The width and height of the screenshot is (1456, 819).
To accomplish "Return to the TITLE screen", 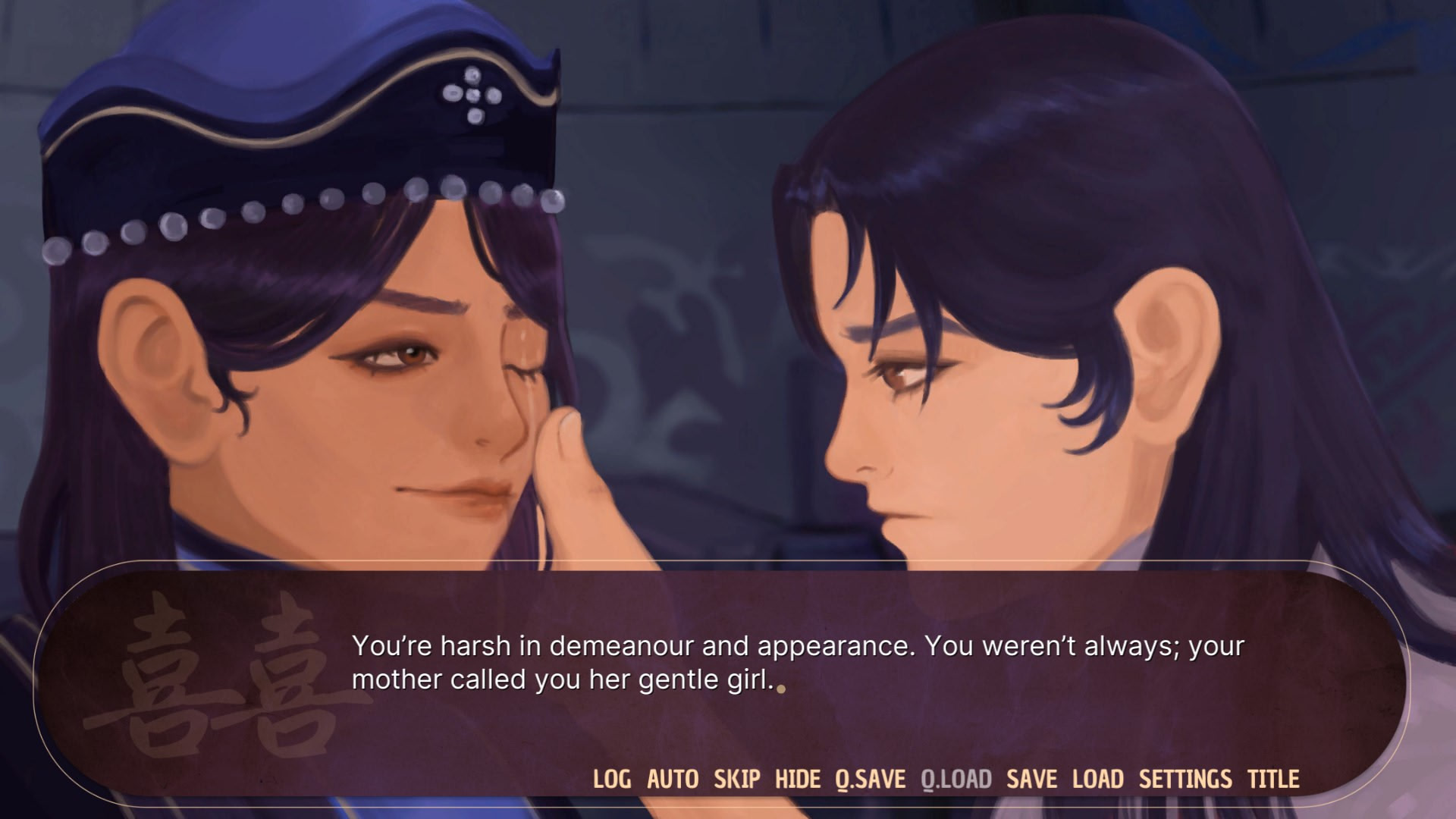I will (1273, 779).
